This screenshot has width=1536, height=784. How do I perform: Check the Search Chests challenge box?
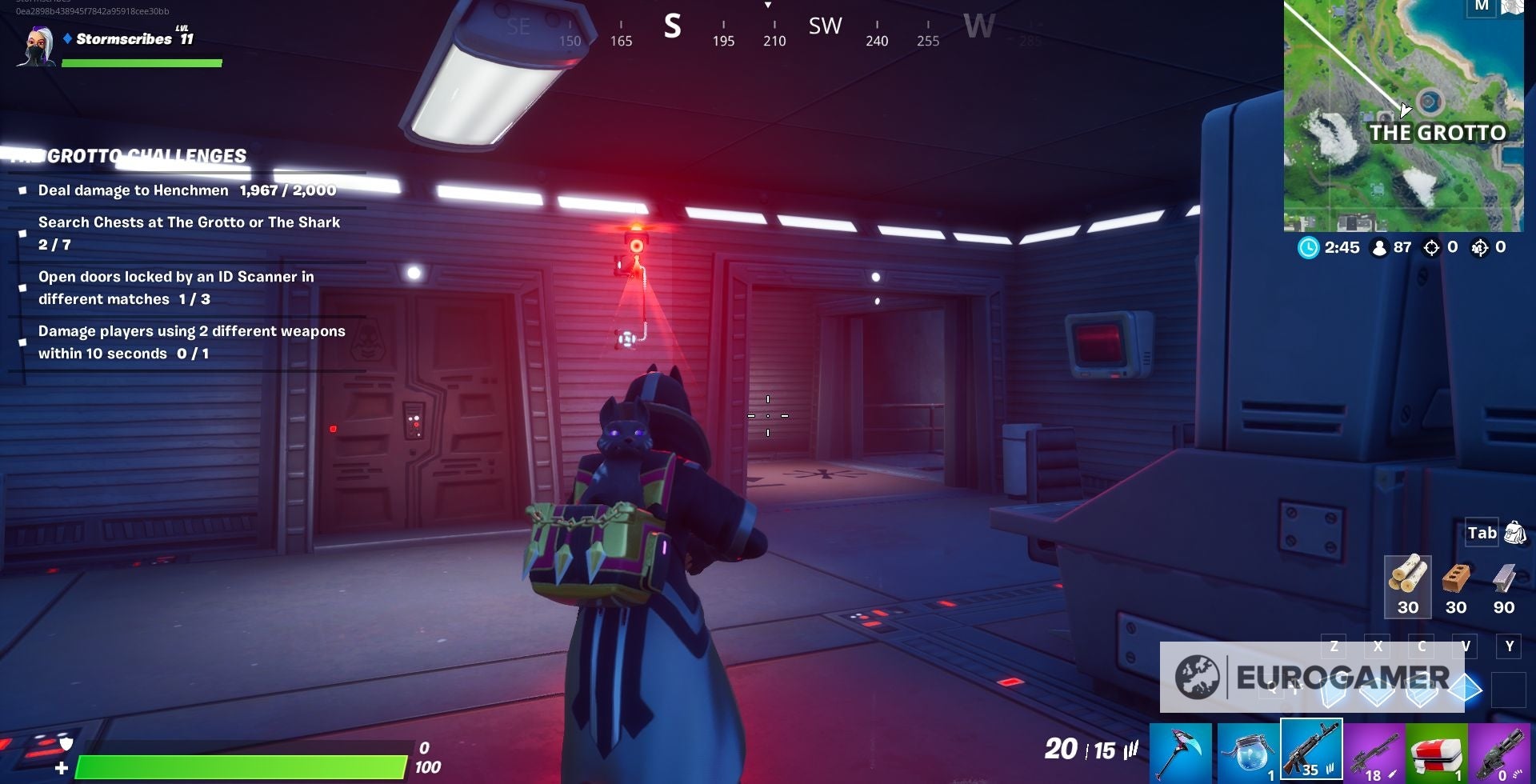[x=24, y=233]
